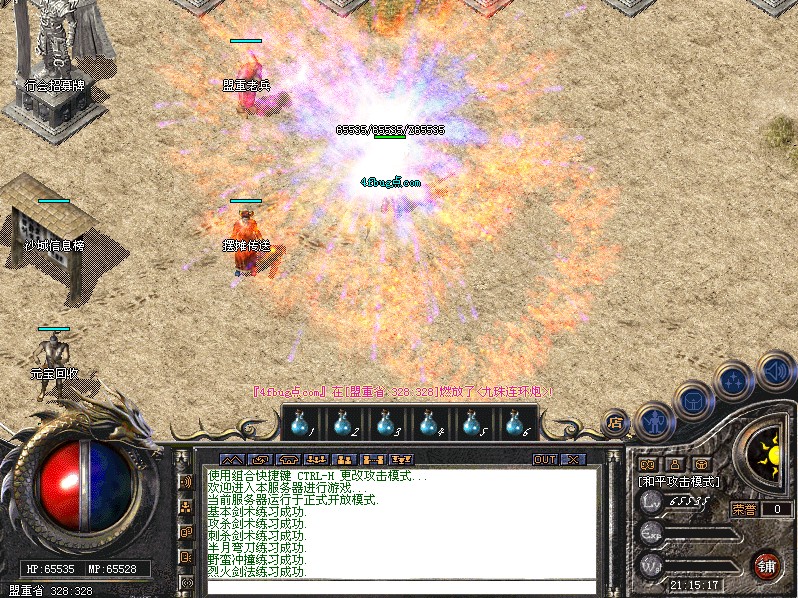Focus the chat input field below the log
The image size is (798, 598).
[x=400, y=587]
